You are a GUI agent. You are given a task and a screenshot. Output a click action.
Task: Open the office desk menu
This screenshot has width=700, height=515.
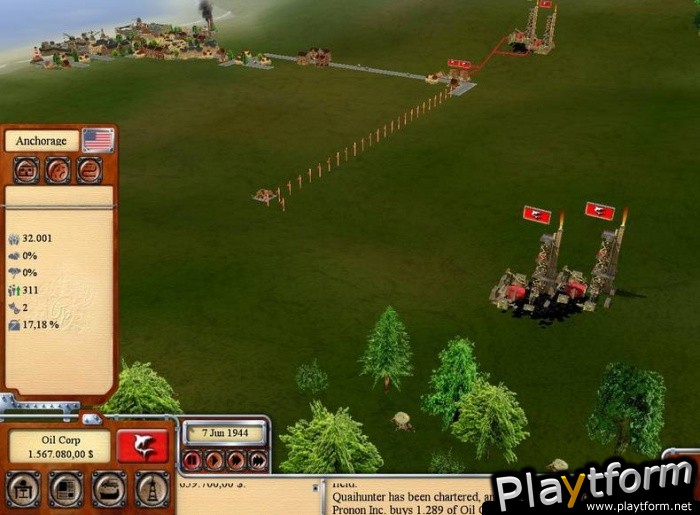click(x=23, y=489)
